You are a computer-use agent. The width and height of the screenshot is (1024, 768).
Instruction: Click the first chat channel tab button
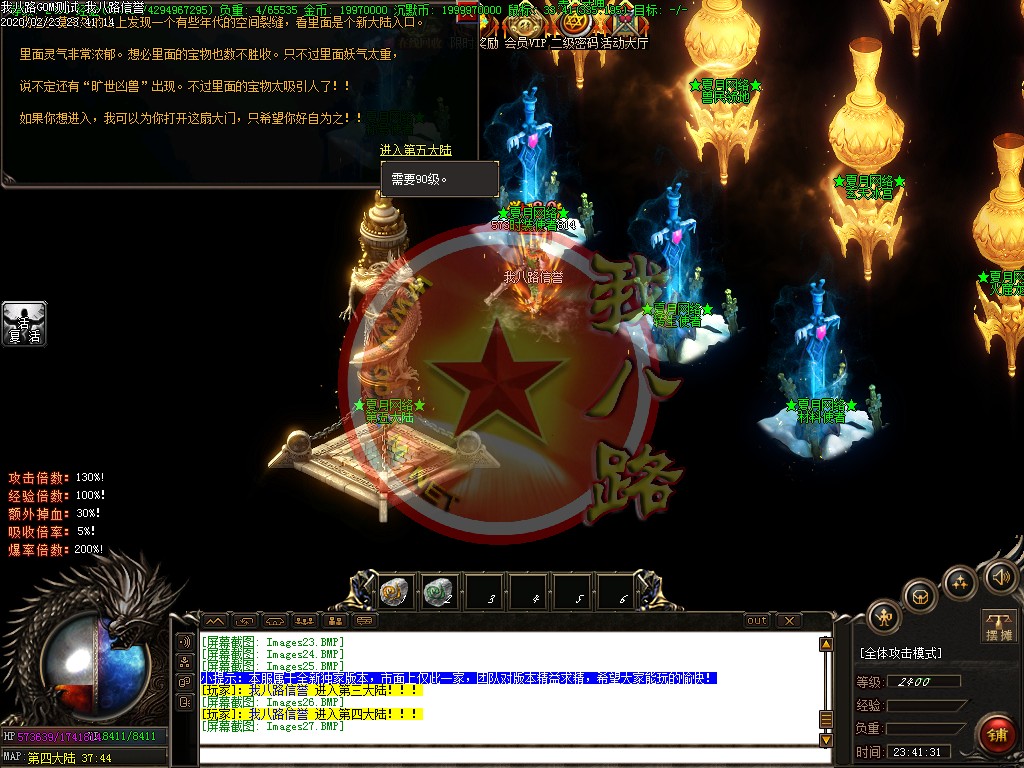click(x=216, y=621)
